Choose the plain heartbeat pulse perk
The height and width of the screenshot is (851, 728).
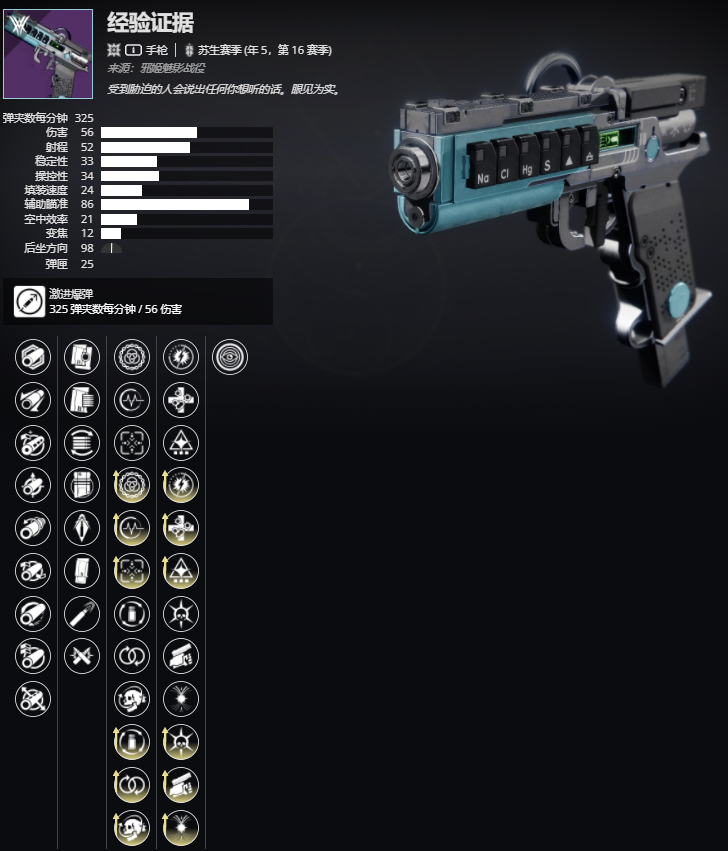point(132,400)
